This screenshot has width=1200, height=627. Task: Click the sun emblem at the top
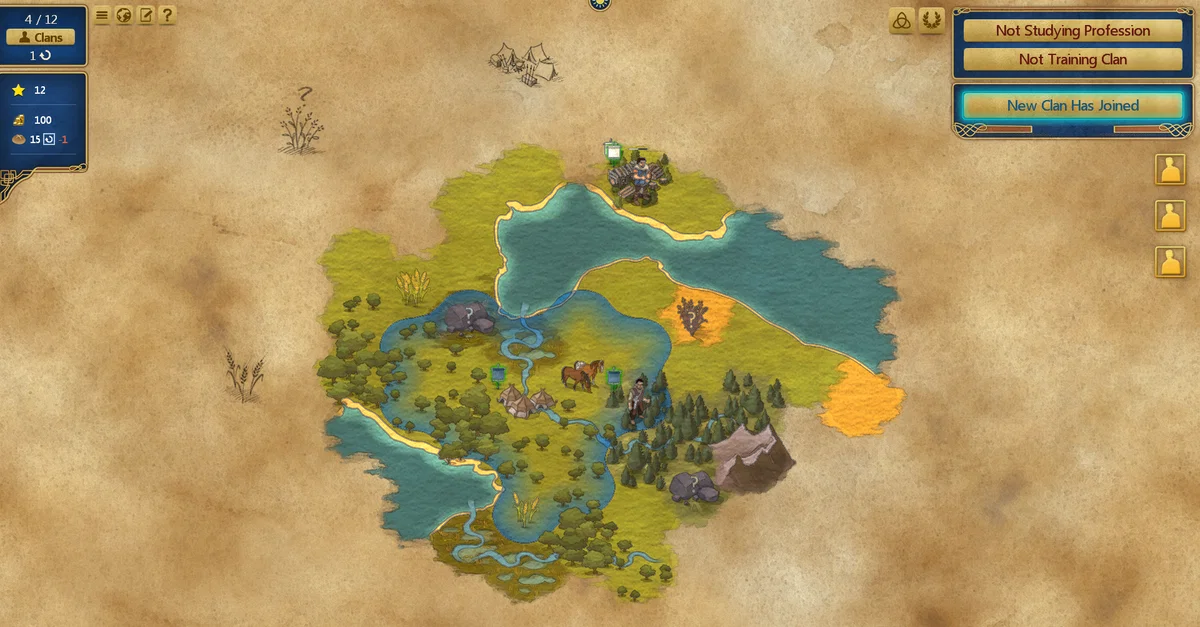coord(600,4)
